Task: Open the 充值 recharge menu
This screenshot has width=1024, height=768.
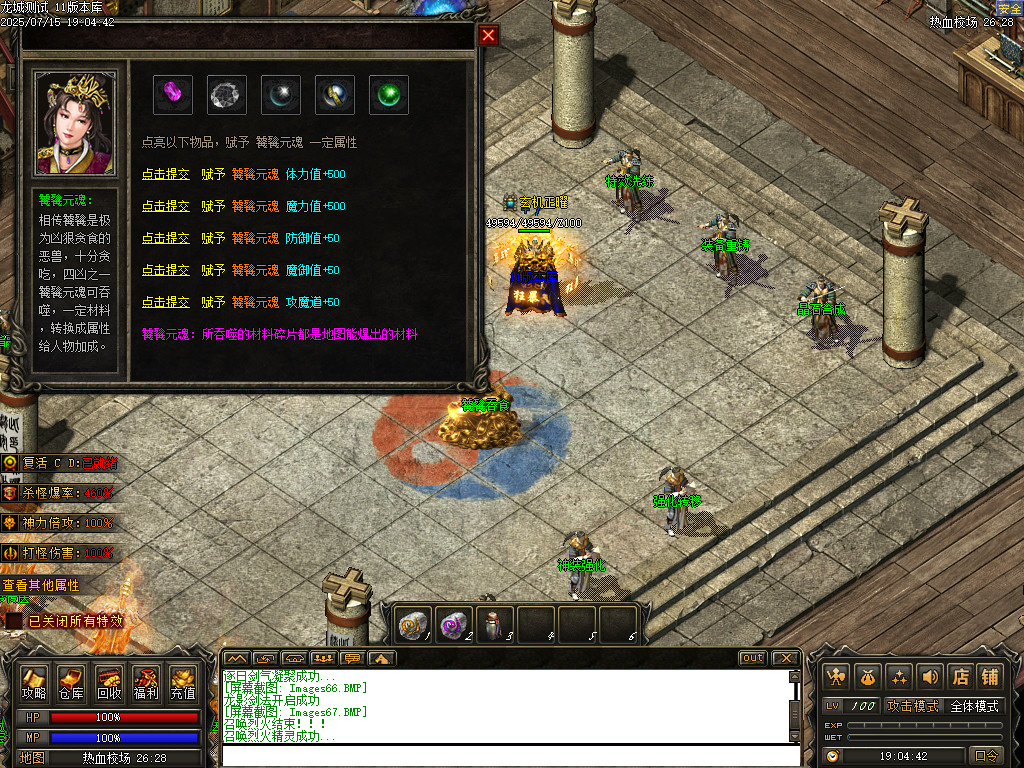Action: [183, 683]
